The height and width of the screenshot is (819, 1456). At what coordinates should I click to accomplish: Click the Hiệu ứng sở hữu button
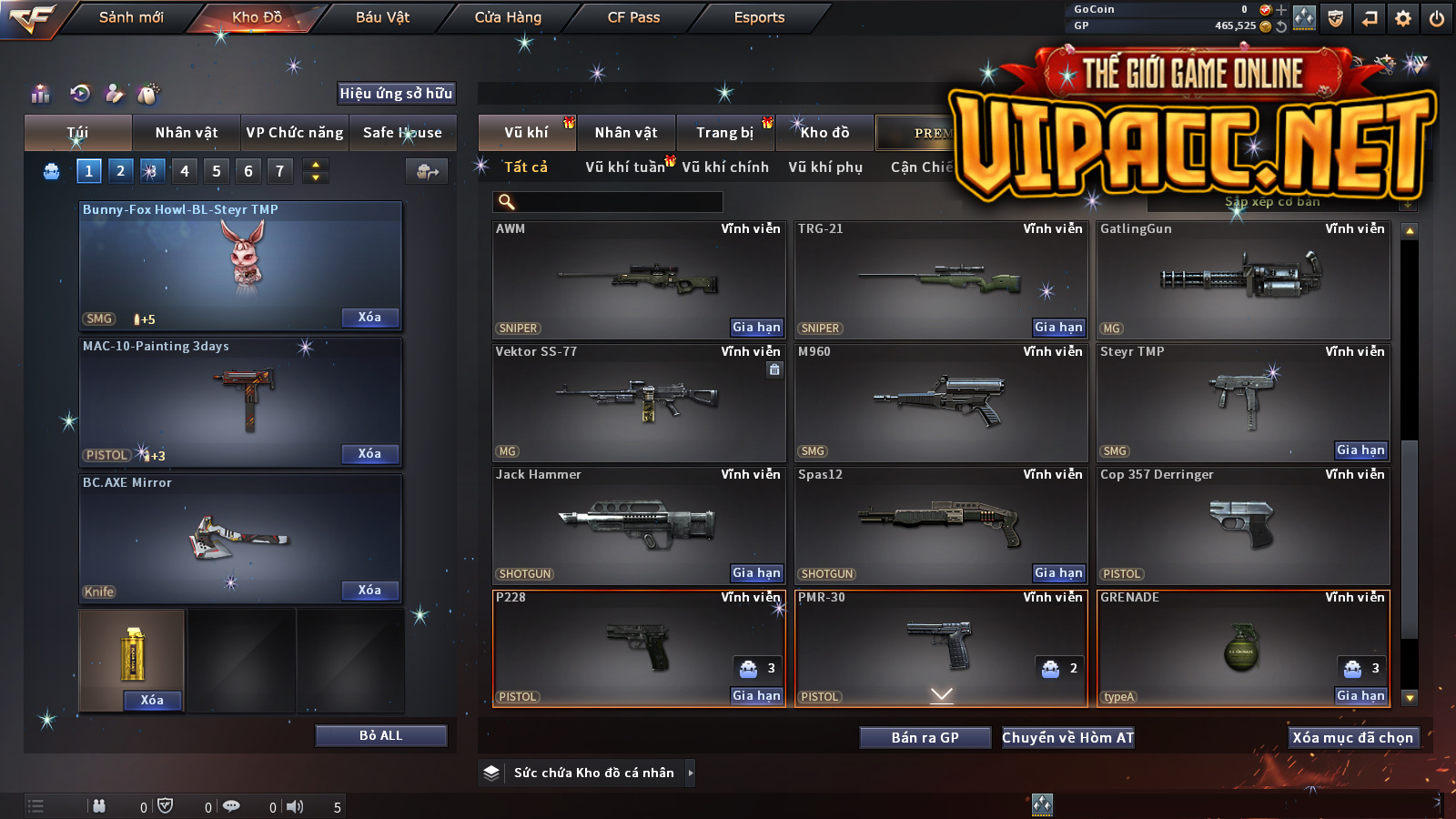396,93
